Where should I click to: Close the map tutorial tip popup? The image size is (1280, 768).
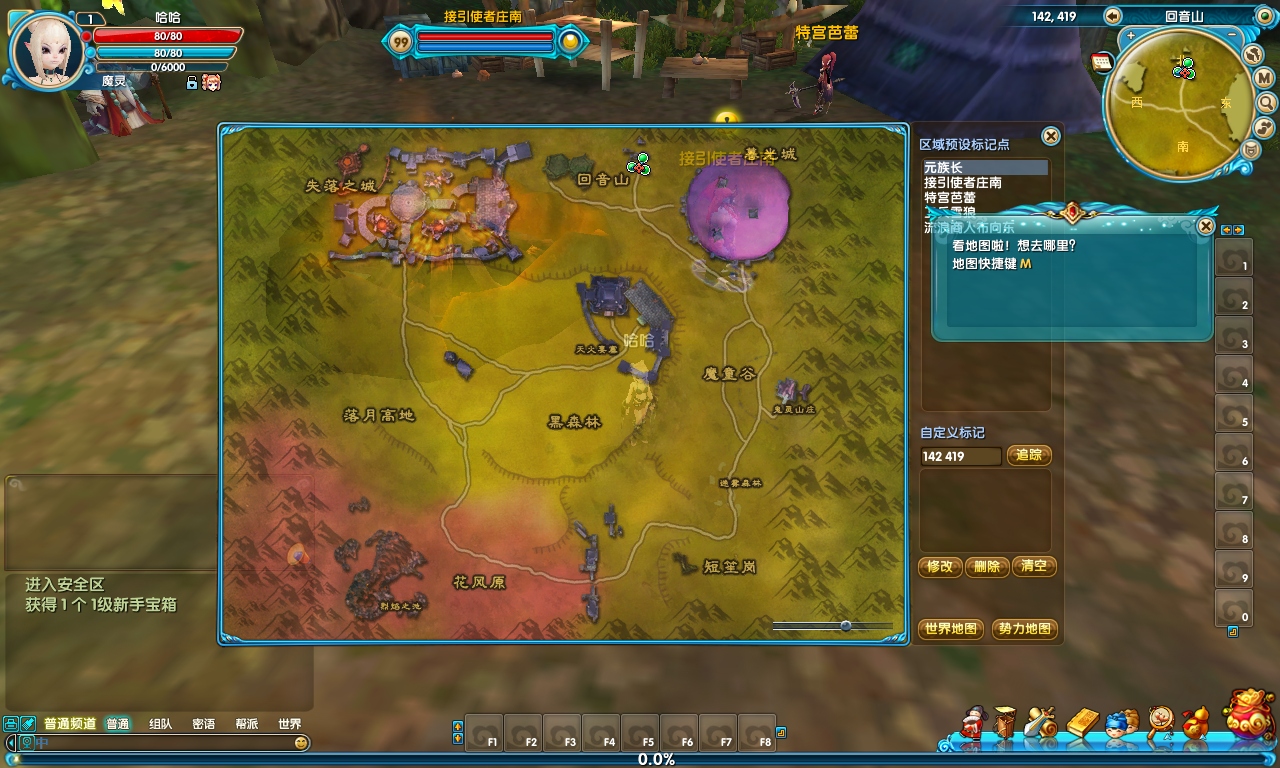pyautogui.click(x=1206, y=226)
